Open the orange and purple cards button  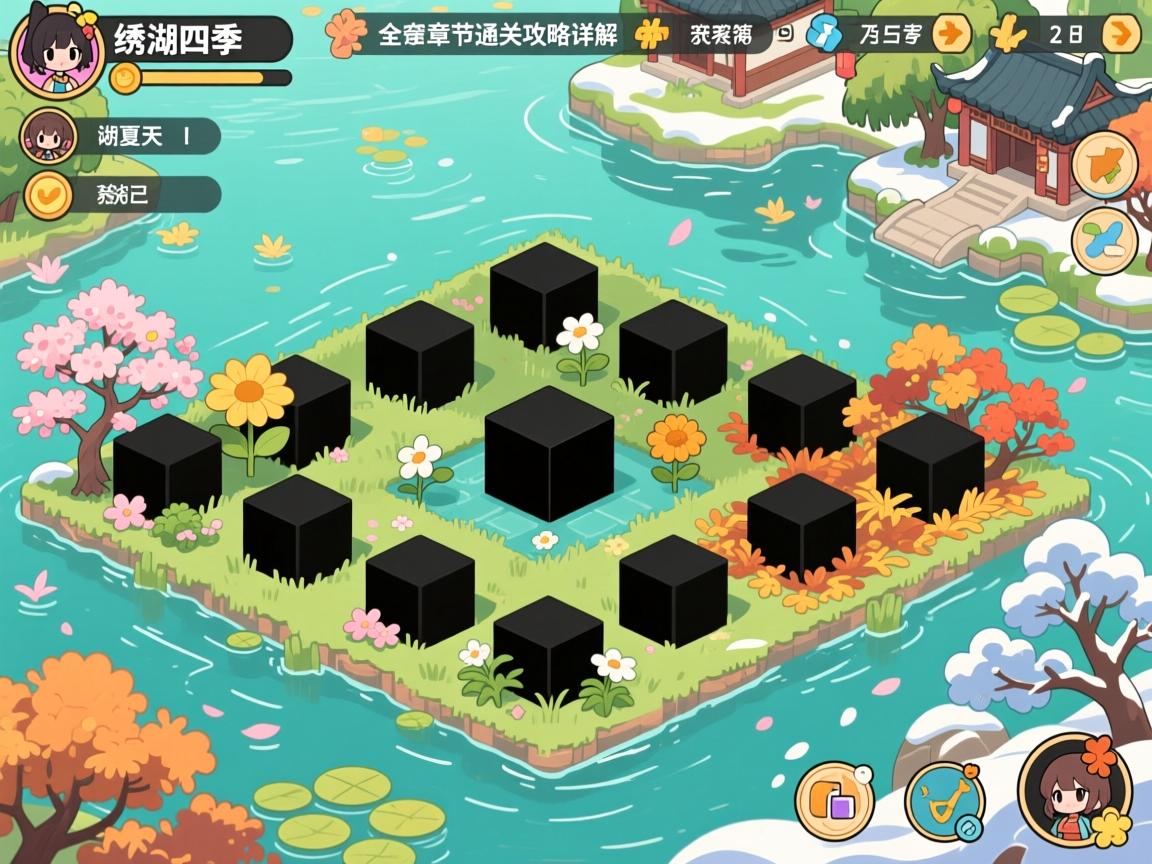(x=834, y=800)
